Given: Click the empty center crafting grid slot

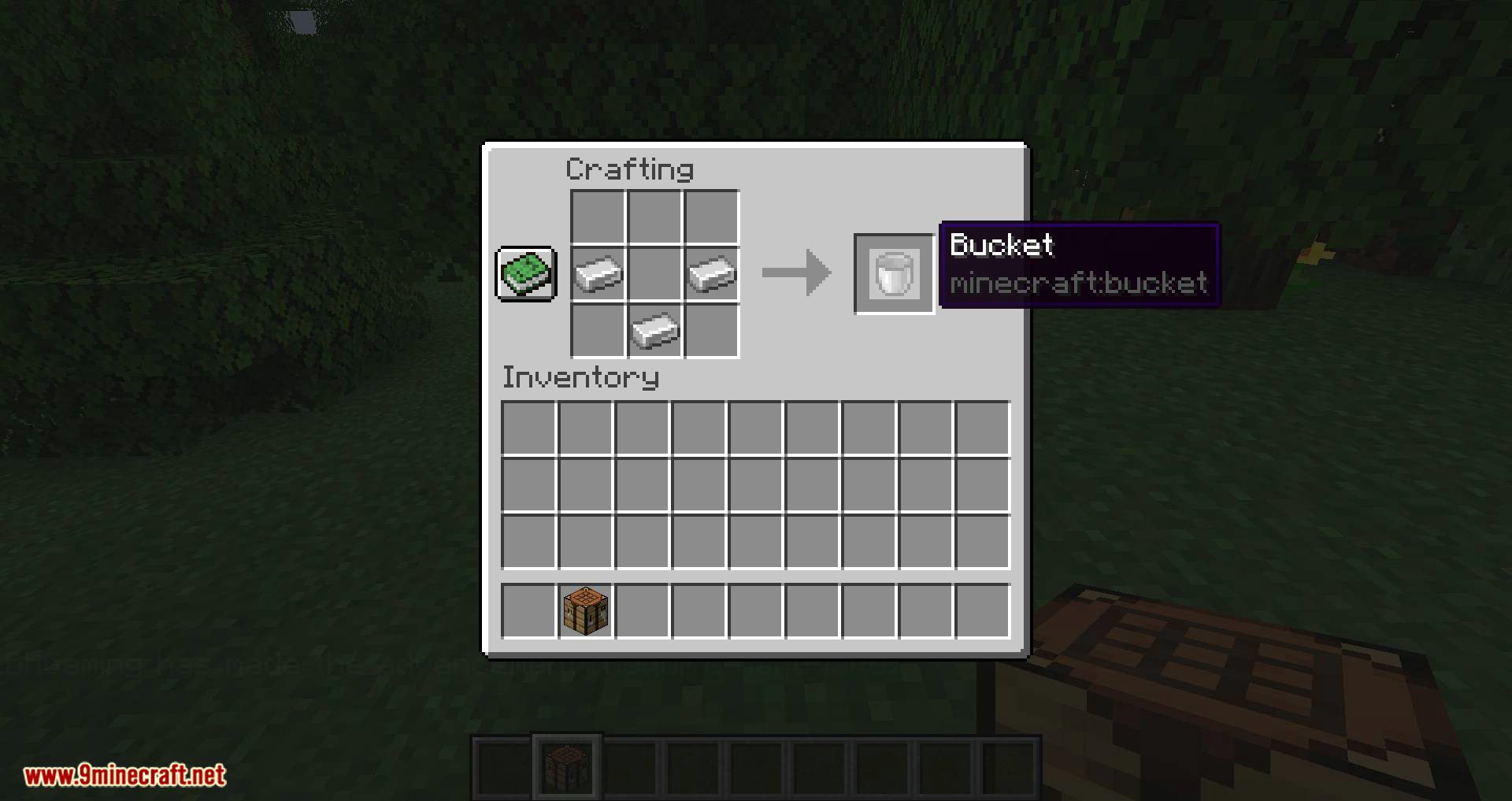Looking at the screenshot, I should (x=654, y=274).
